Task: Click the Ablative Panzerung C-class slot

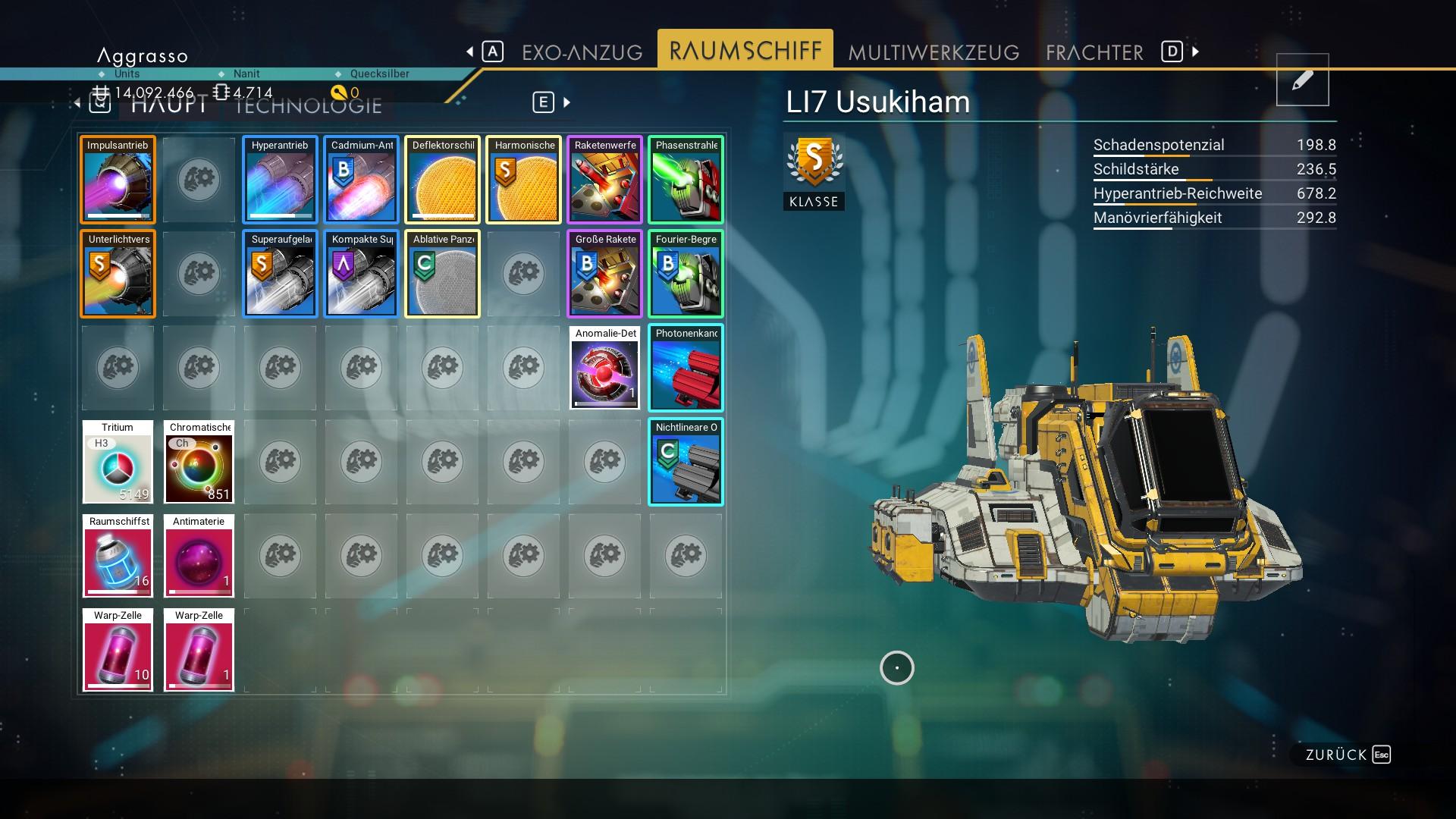Action: pos(442,274)
